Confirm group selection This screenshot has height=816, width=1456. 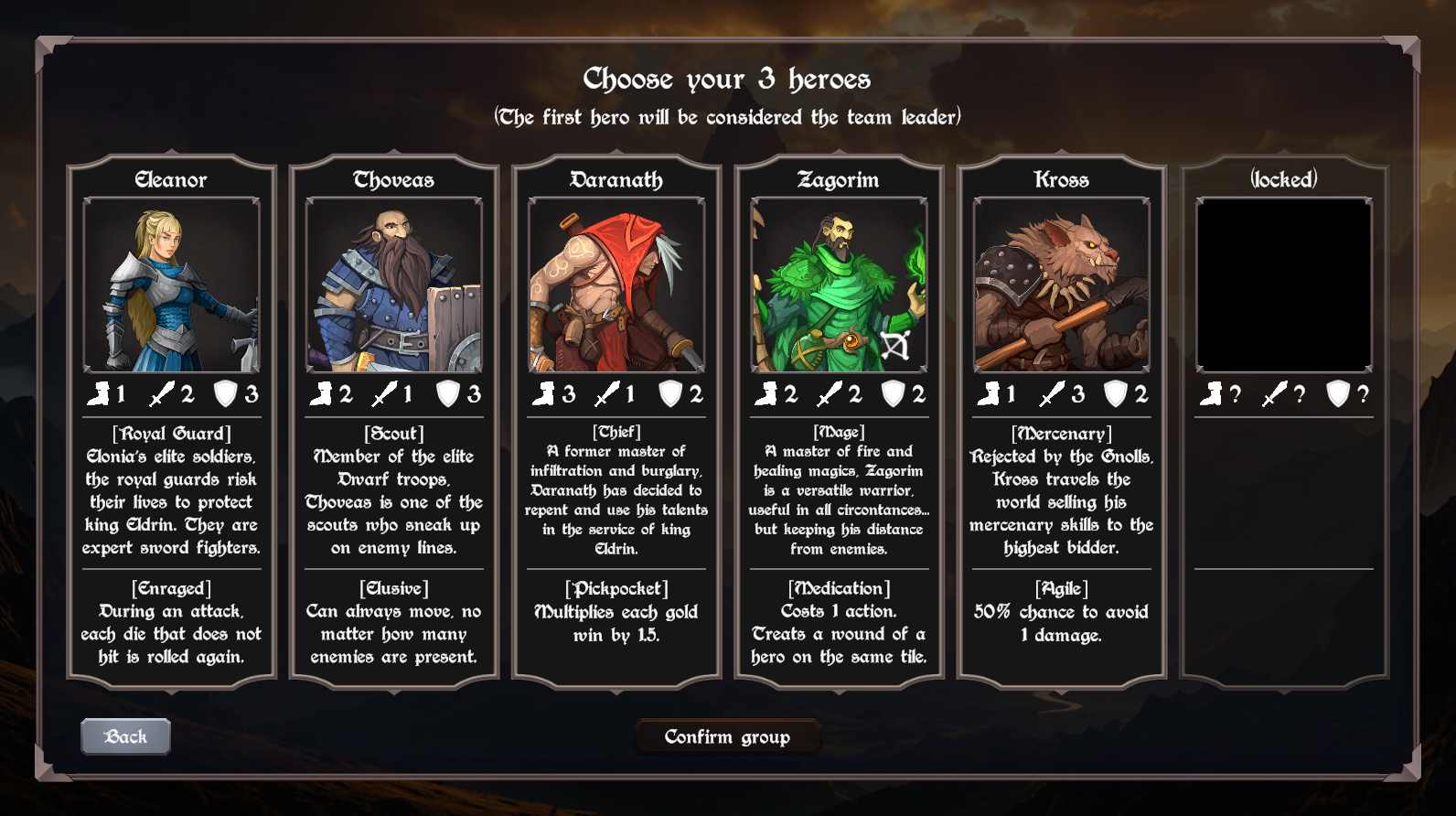click(727, 736)
